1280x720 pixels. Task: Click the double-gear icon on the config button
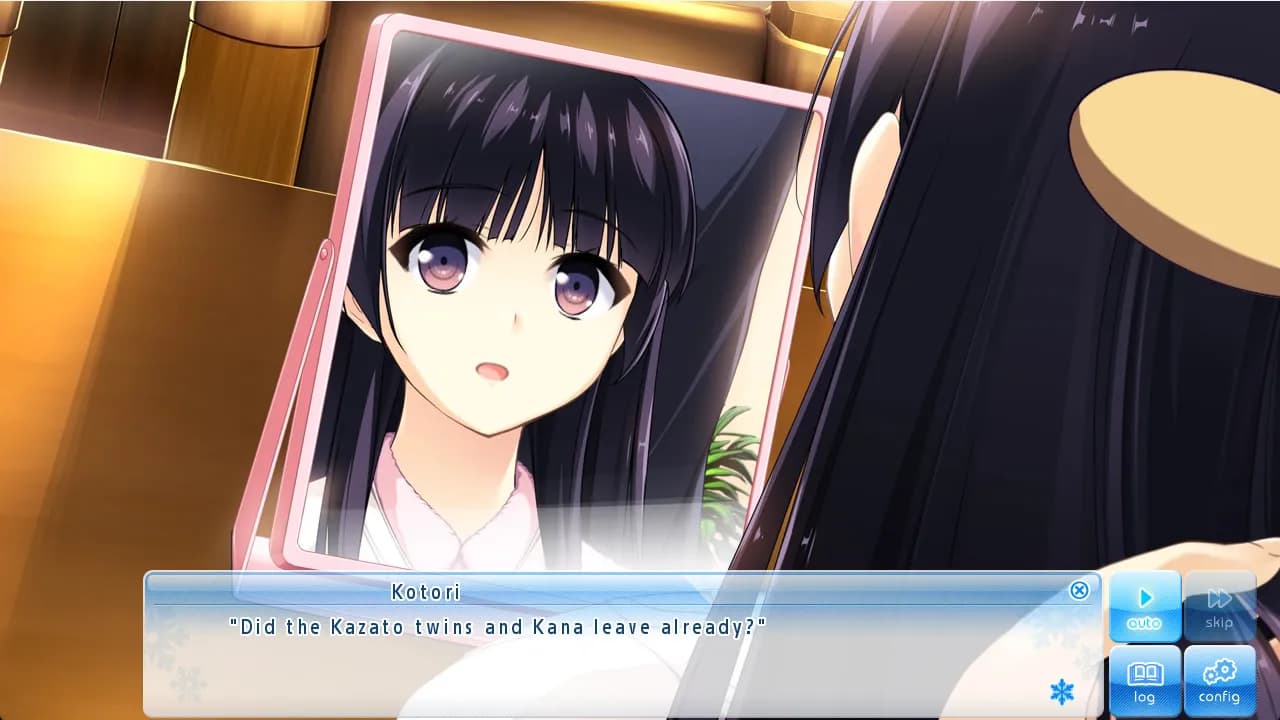1219,673
